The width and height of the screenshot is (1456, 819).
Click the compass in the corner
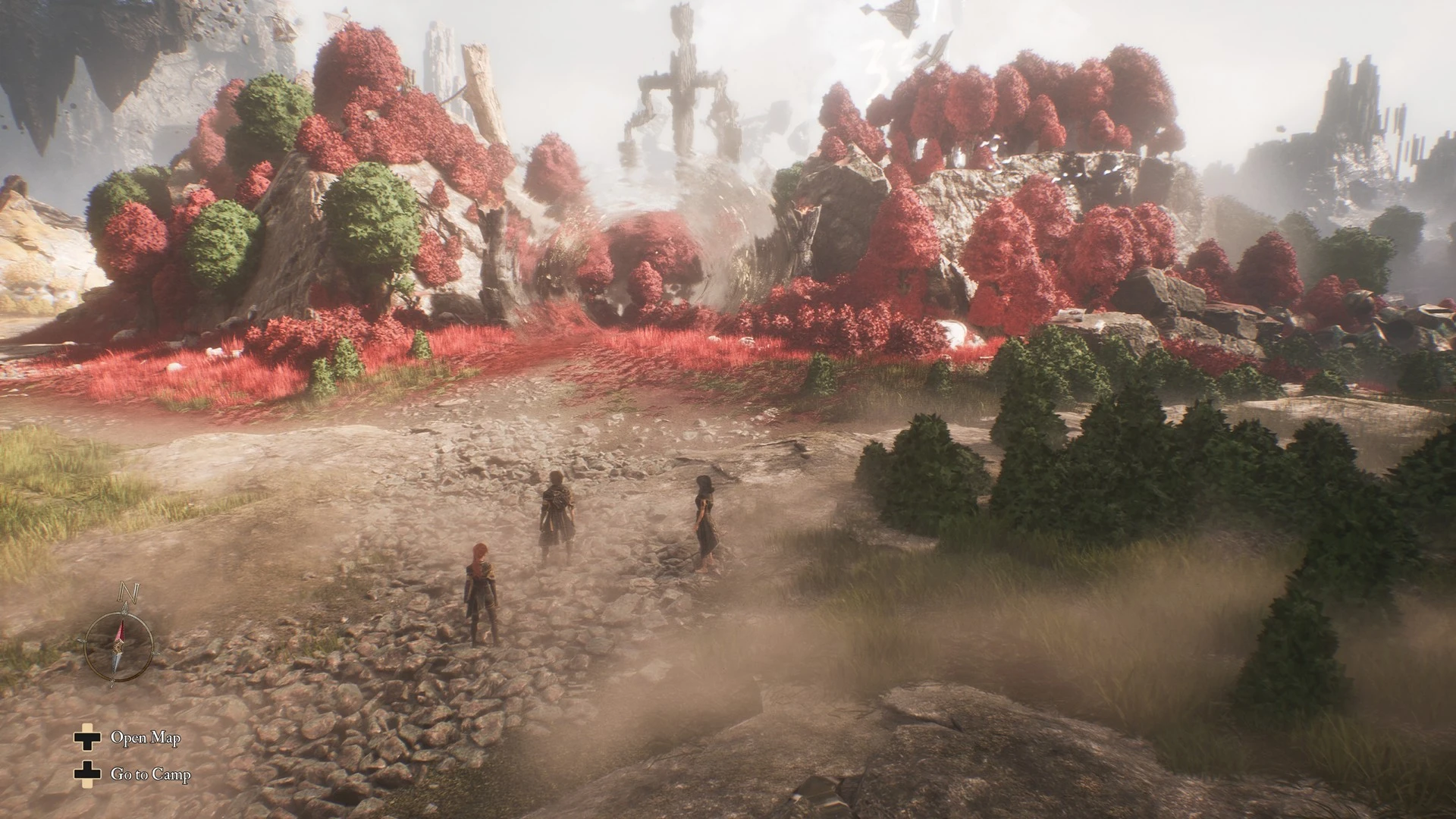tap(119, 645)
